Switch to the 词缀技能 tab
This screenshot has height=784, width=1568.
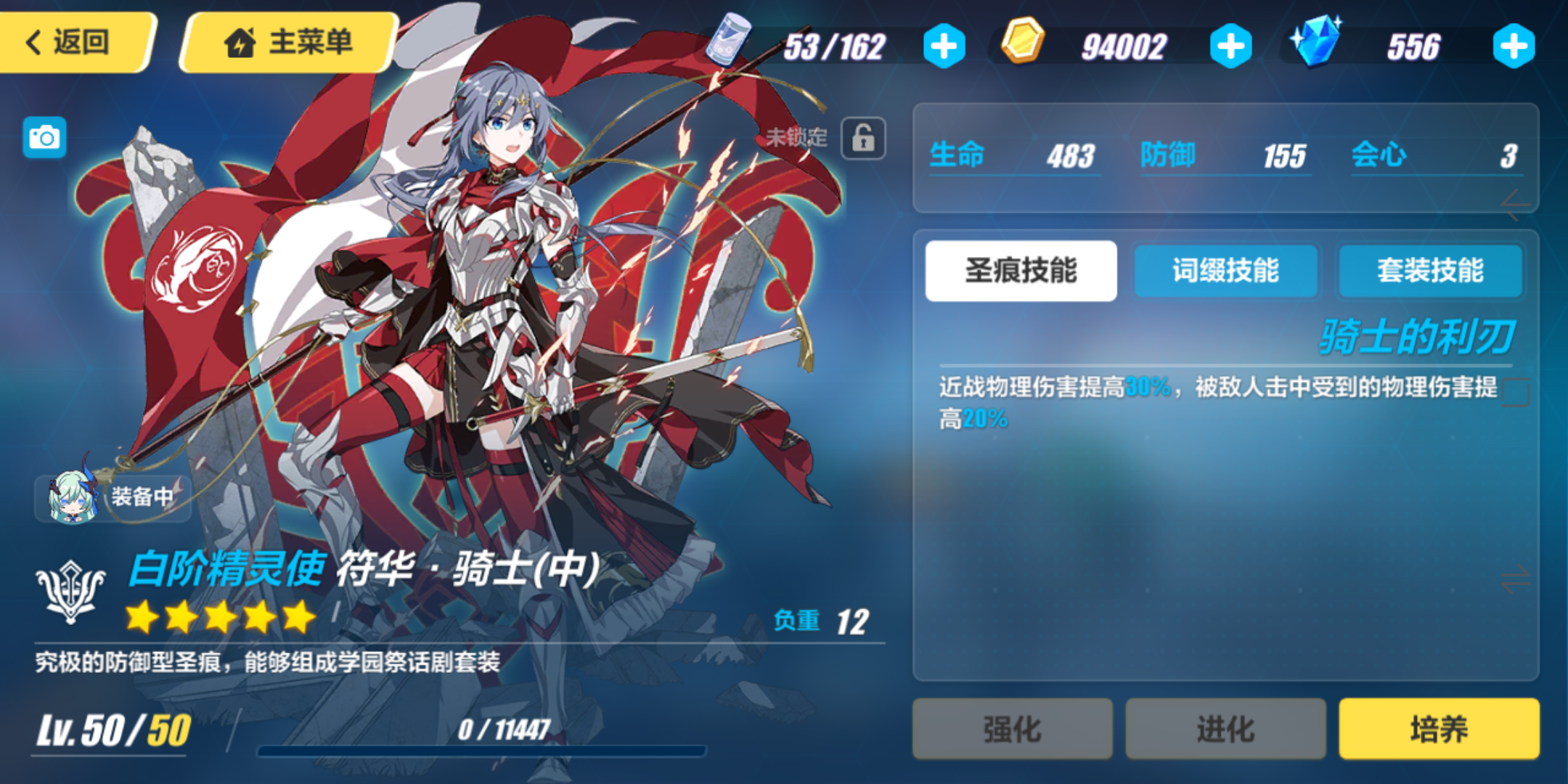point(1225,271)
